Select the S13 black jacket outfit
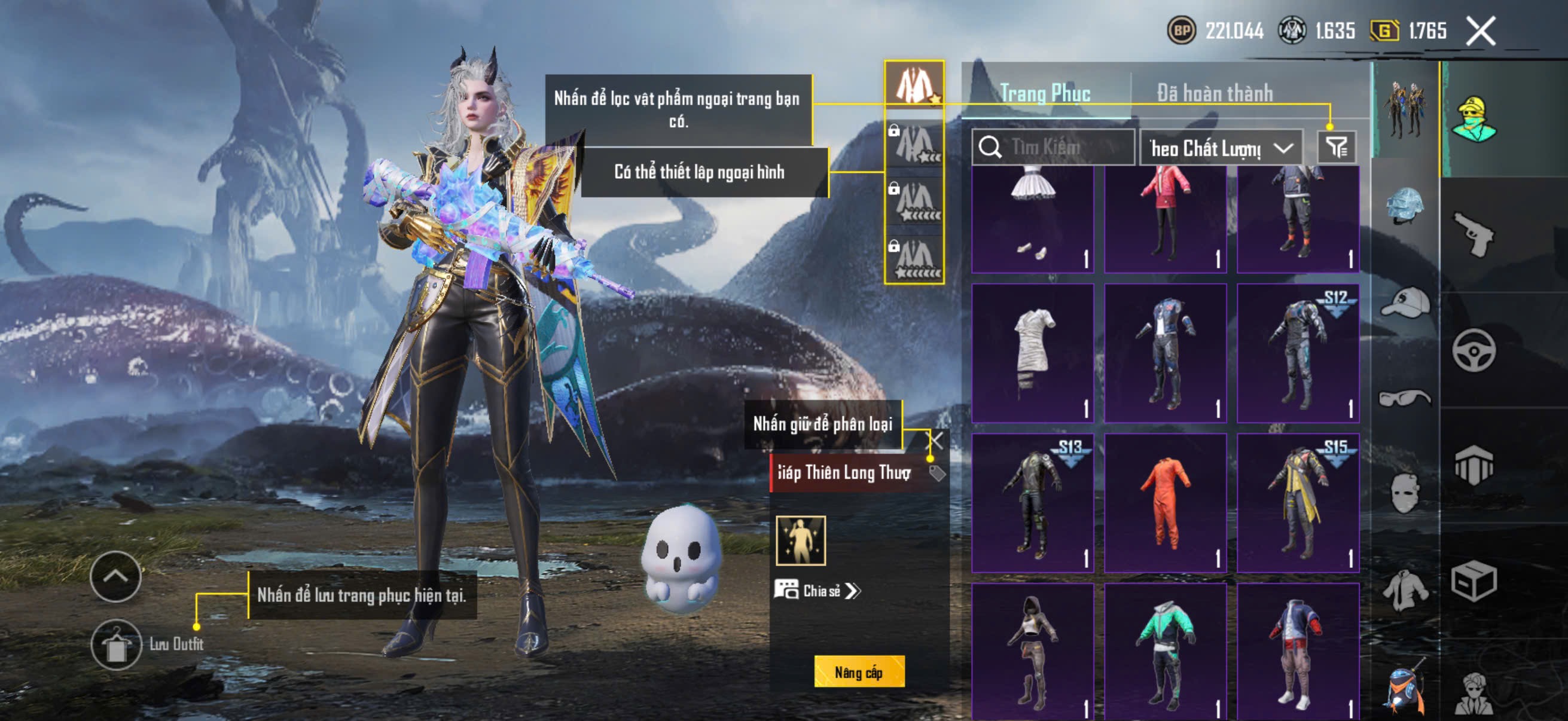Viewport: 1568px width, 721px height. (1032, 503)
